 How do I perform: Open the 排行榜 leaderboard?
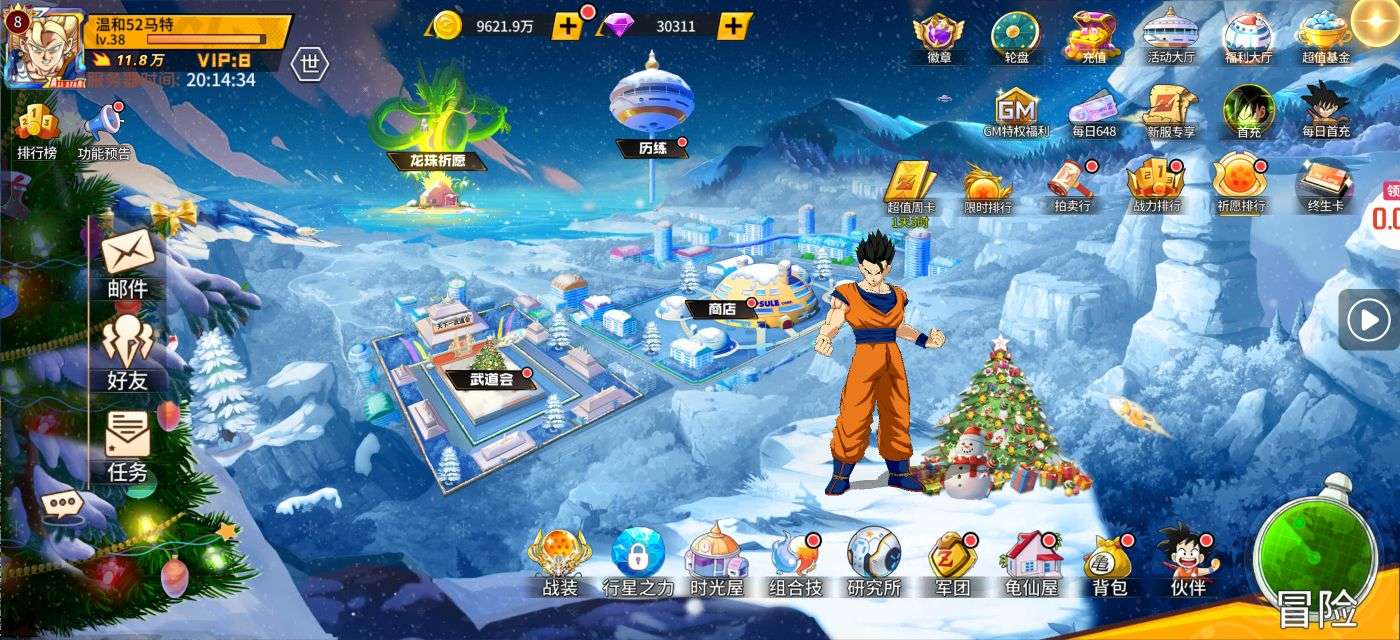(37, 132)
